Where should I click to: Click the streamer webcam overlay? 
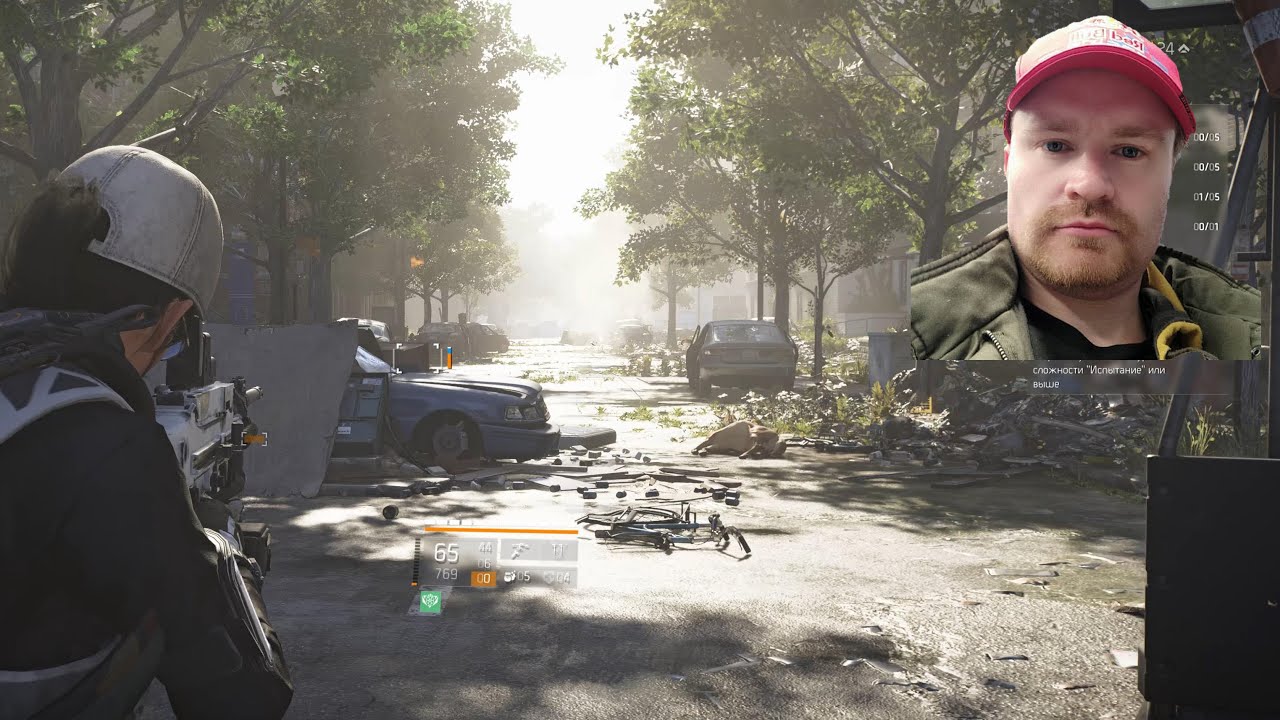click(x=1084, y=190)
